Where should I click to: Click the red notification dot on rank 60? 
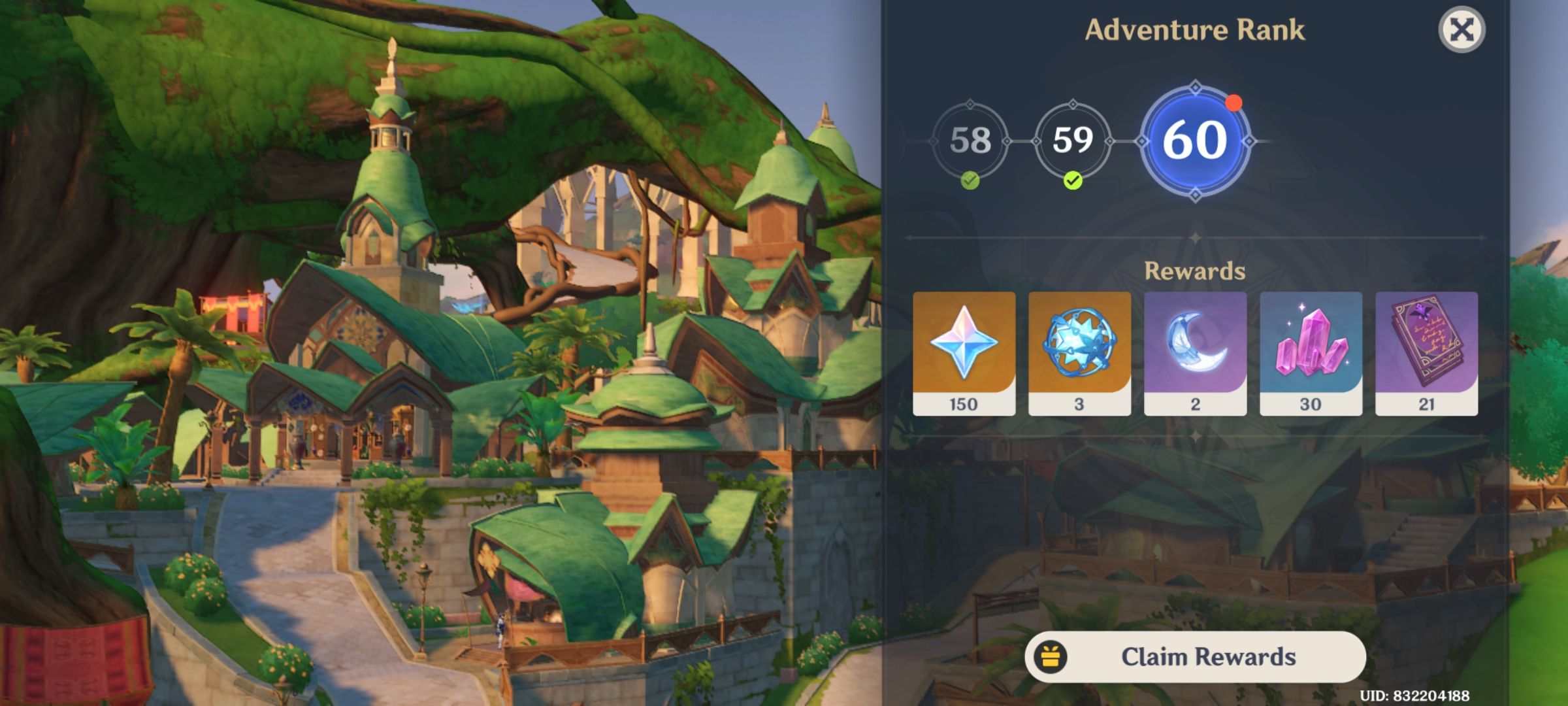pos(1234,103)
